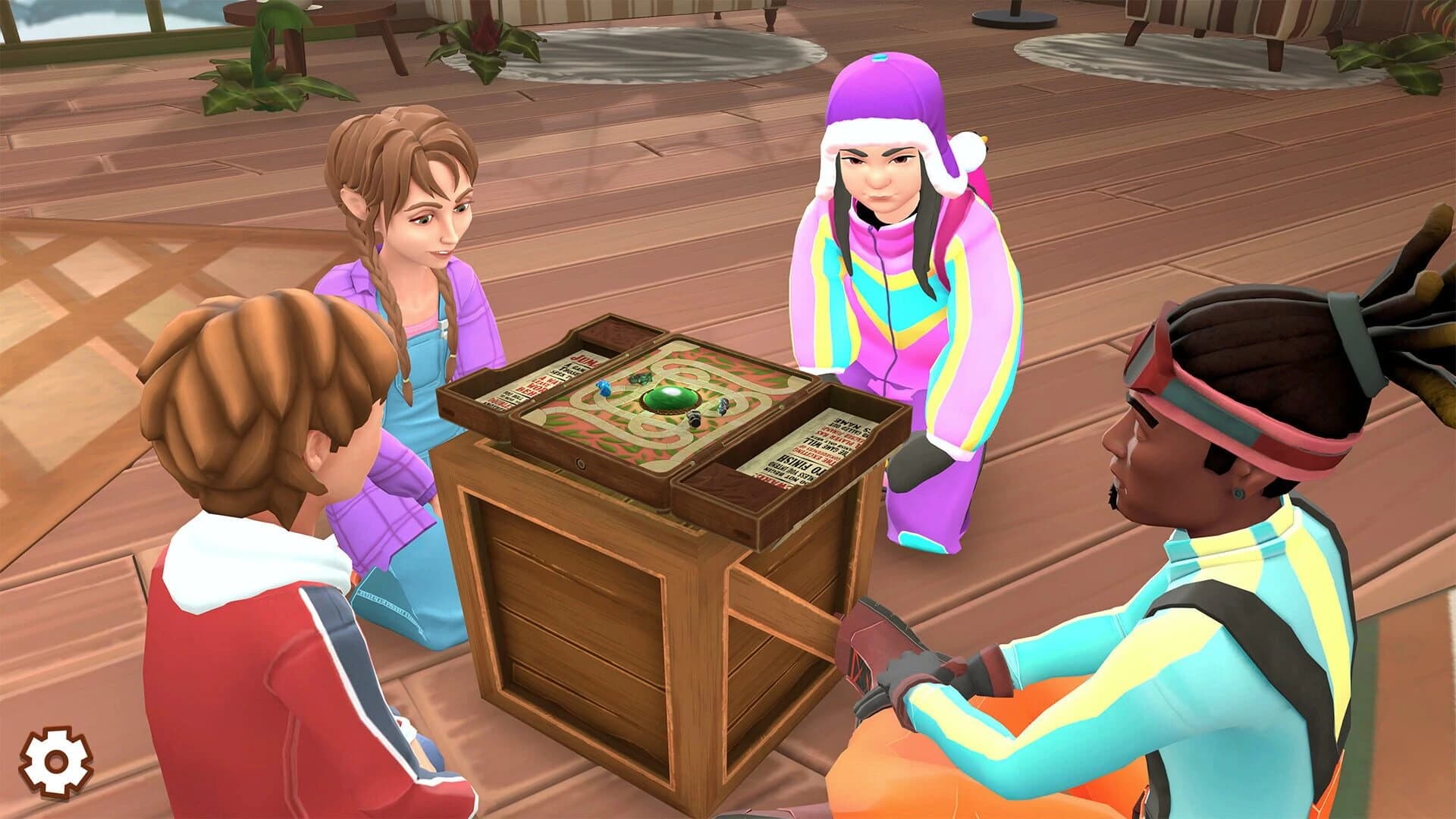Select the teal rhino piece near the center

tap(639, 379)
